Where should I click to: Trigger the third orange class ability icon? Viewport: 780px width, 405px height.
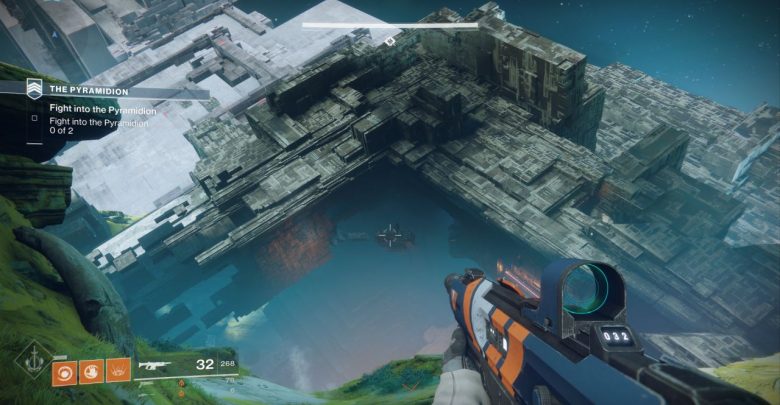click(119, 371)
